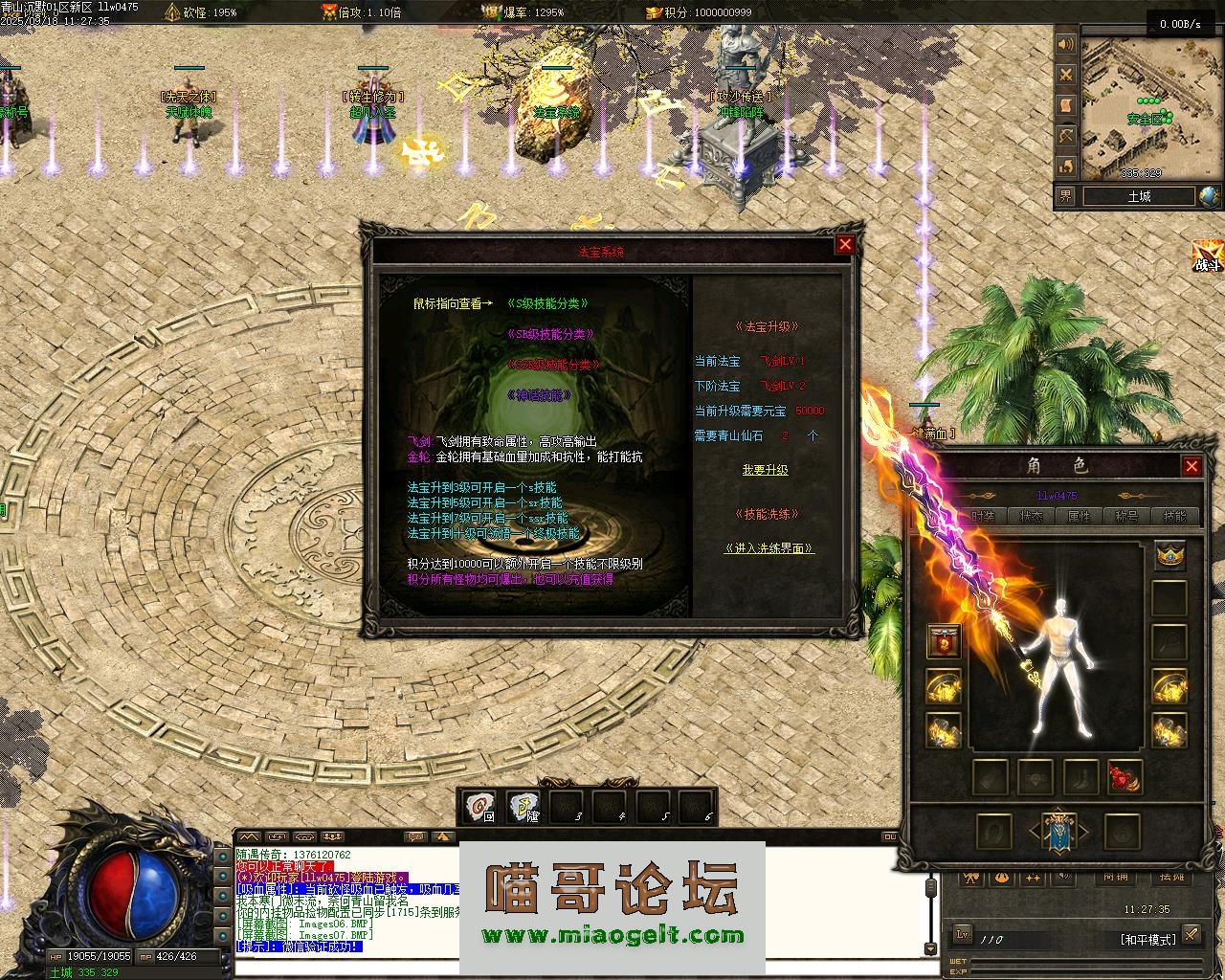Switch to the 状态 tab
This screenshot has width=1225, height=980.
point(1031,516)
